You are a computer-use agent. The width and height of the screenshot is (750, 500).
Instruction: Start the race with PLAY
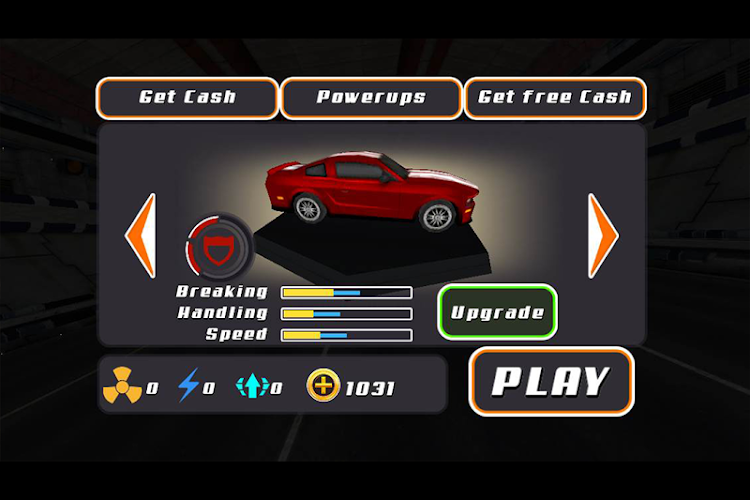point(551,381)
